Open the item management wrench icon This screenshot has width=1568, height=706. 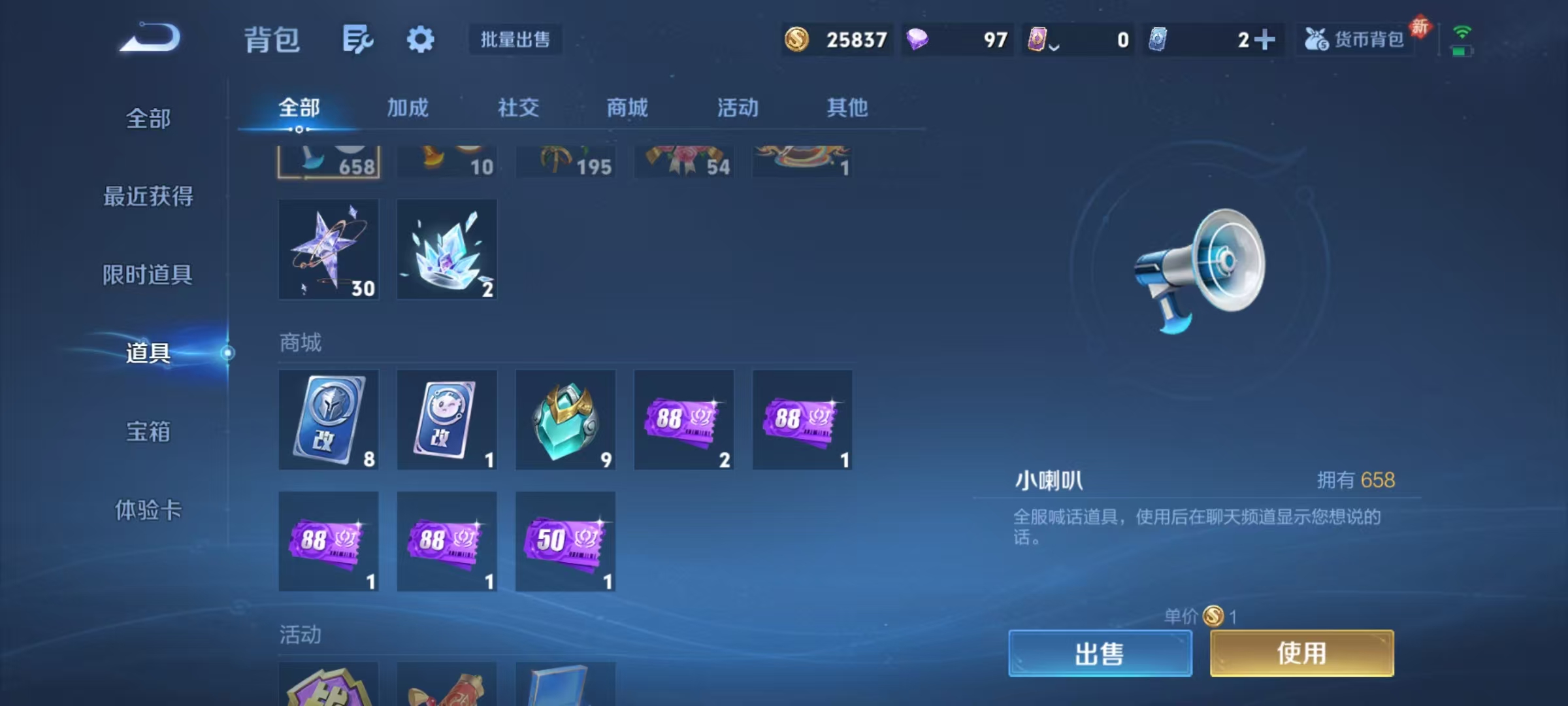(x=358, y=39)
